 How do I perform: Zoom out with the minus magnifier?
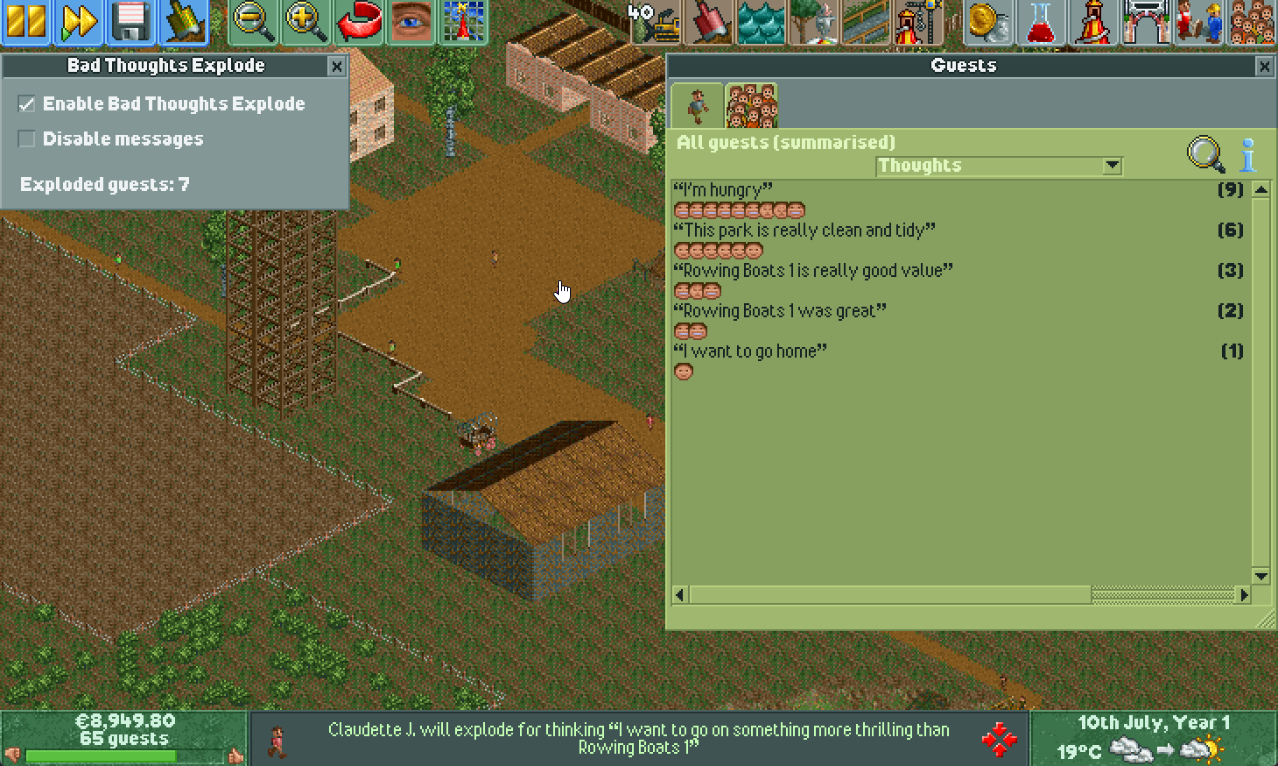[254, 22]
